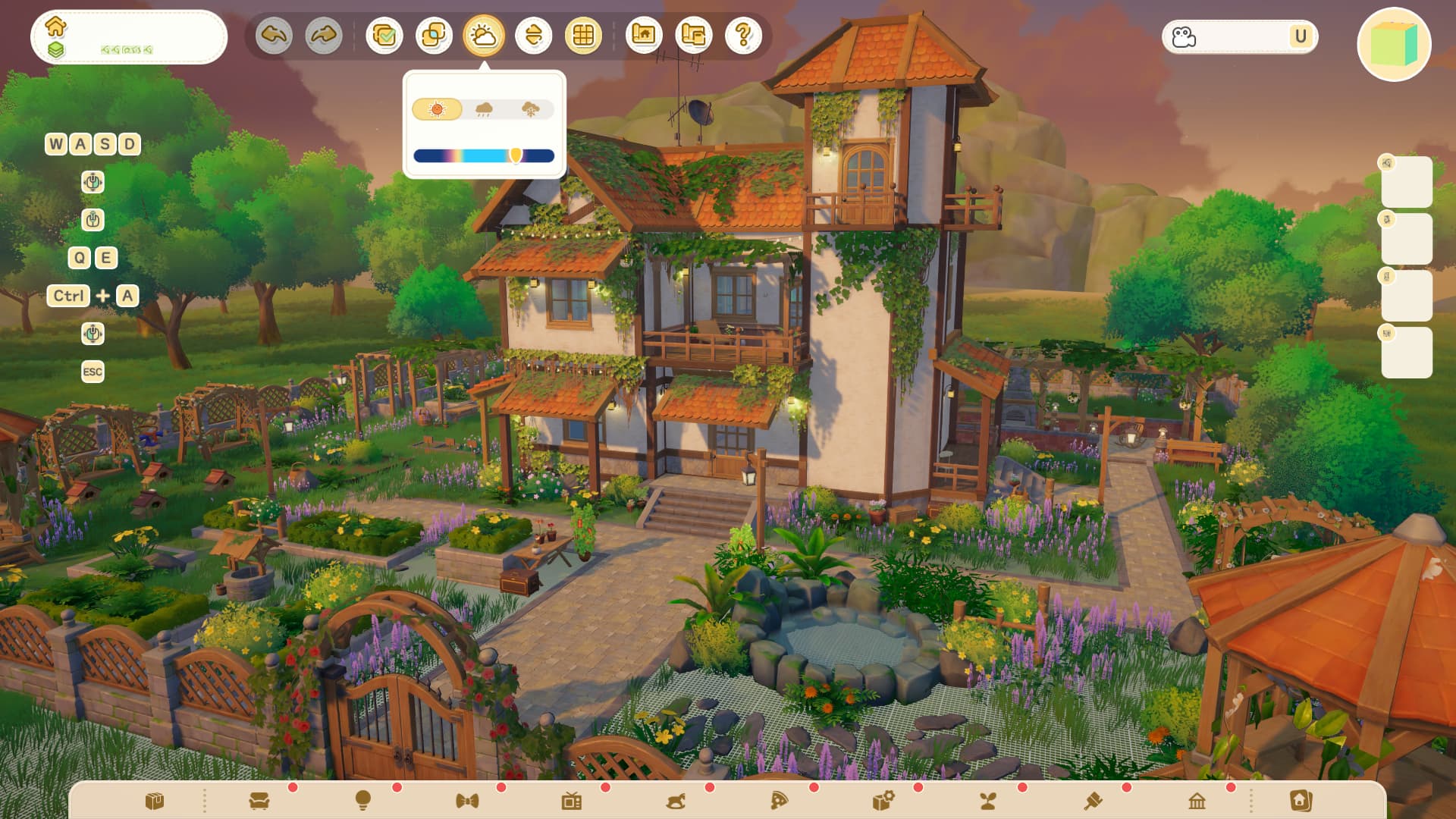Toggle the multi-select checkmark tool
Image resolution: width=1456 pixels, height=819 pixels.
coord(384,36)
